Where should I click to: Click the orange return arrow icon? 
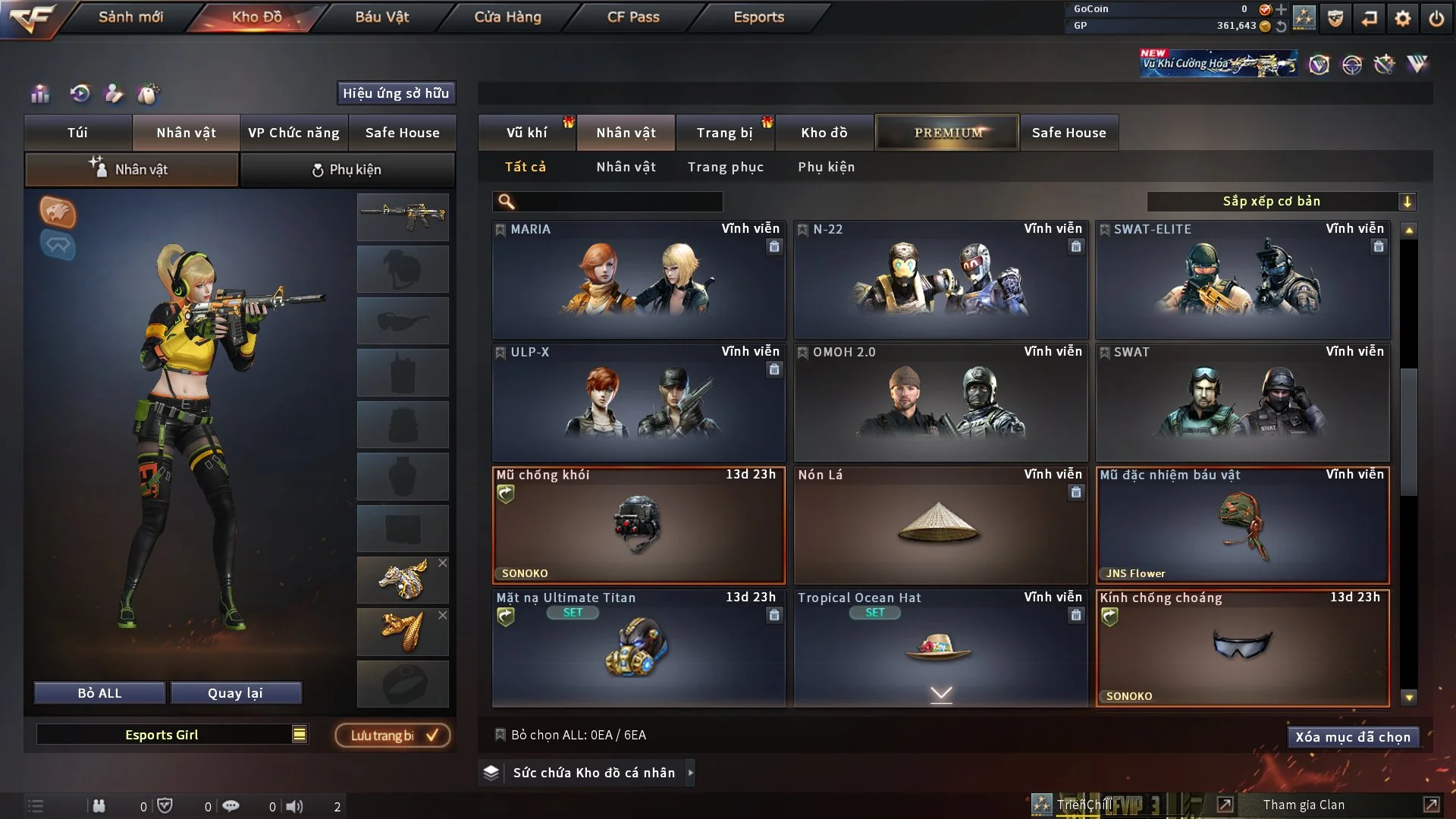tap(1369, 18)
